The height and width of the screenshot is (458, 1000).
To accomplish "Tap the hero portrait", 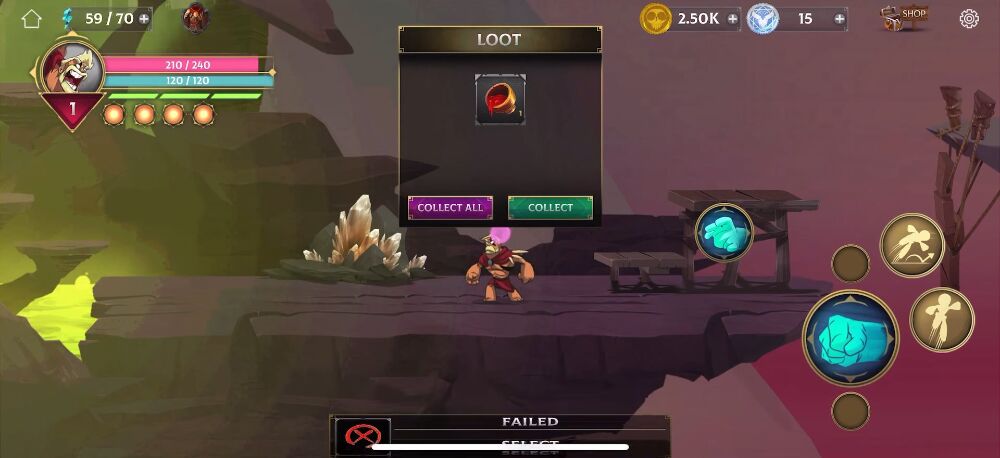I will tap(71, 70).
